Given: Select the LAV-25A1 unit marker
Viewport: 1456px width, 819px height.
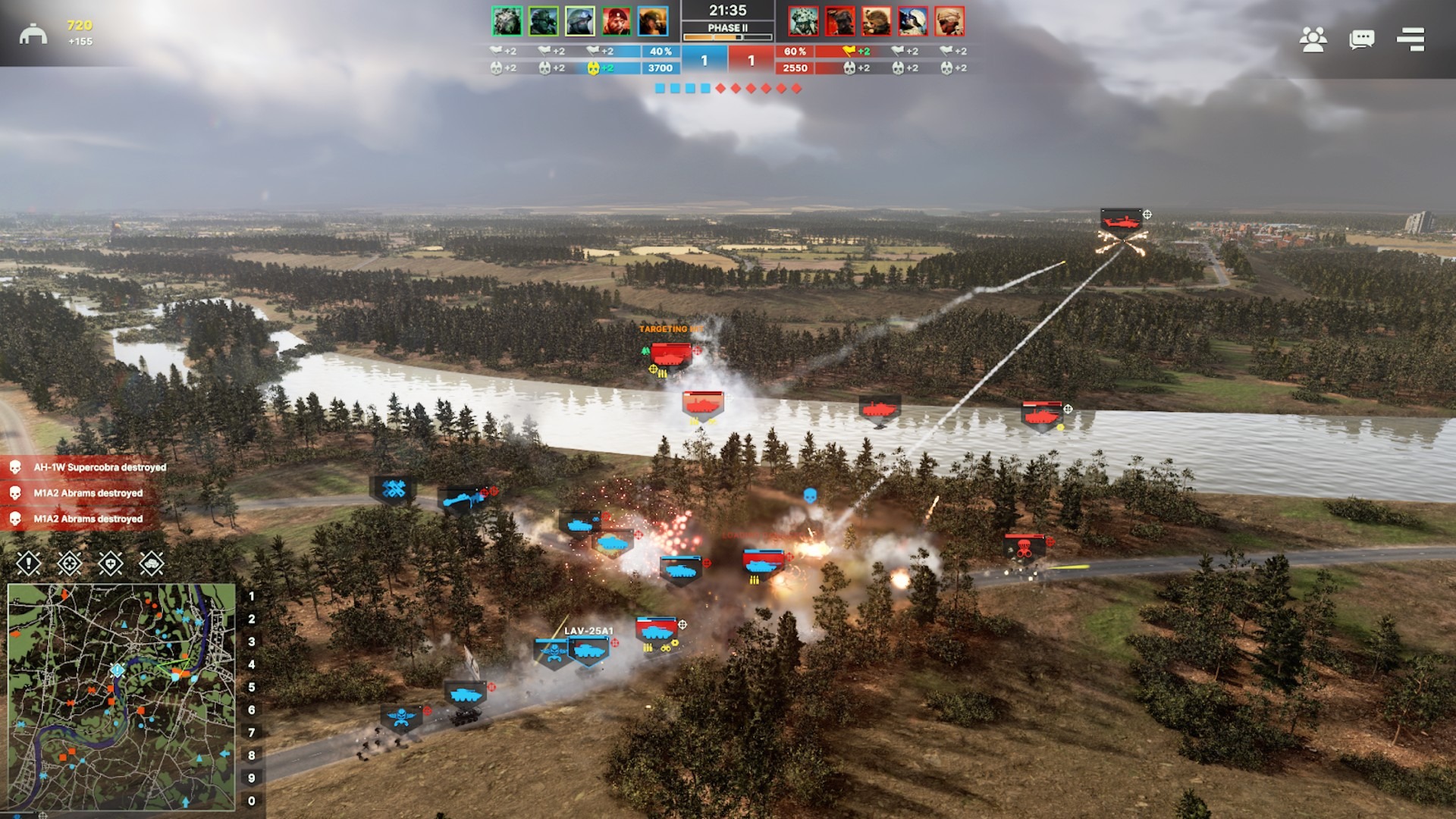Looking at the screenshot, I should [588, 651].
